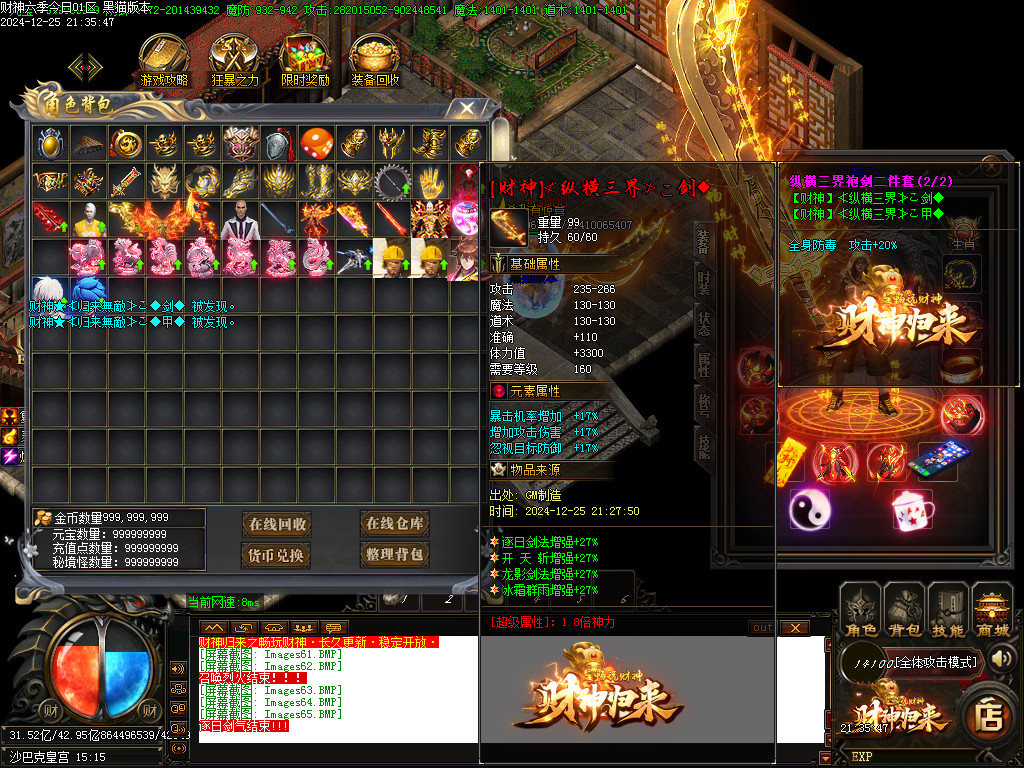Switch to the 时装 fashion tab
Viewport: 1024px width, 768px height.
704,281
